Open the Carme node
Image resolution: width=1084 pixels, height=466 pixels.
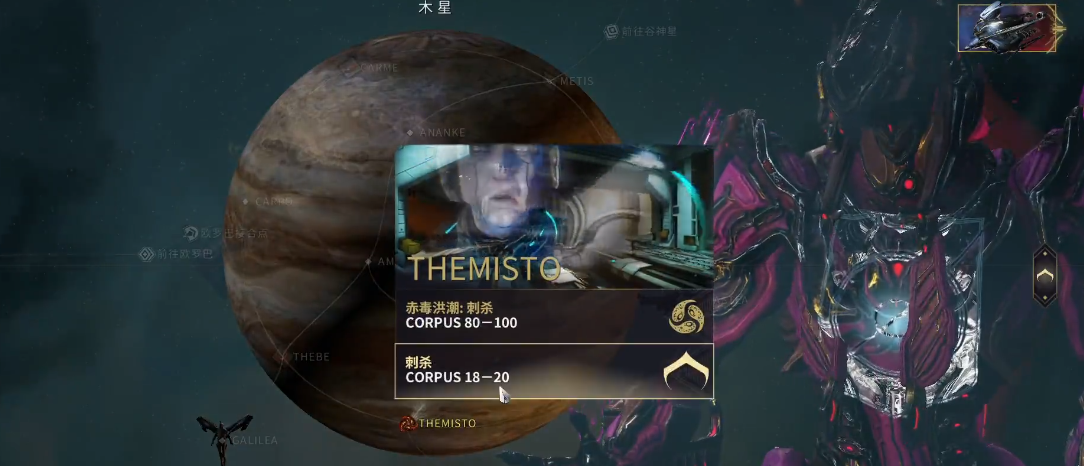tap(352, 68)
